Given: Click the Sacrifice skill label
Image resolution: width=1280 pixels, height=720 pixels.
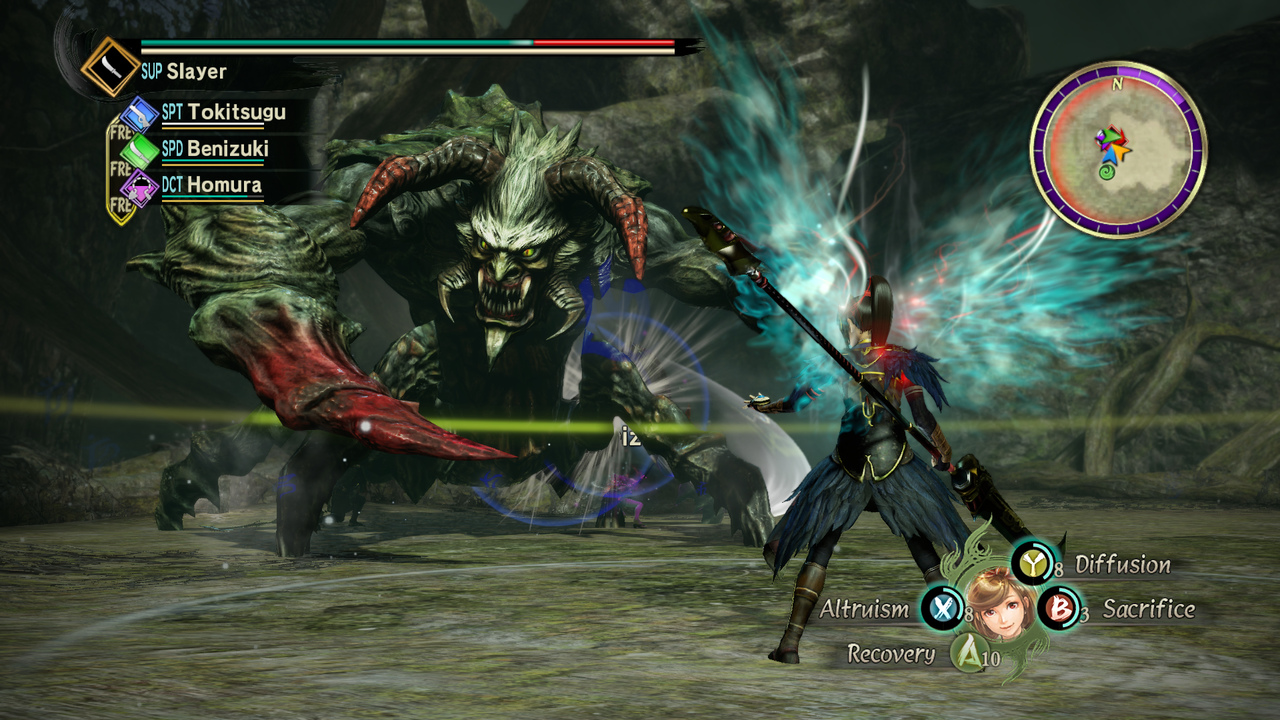Looking at the screenshot, I should click(1146, 608).
